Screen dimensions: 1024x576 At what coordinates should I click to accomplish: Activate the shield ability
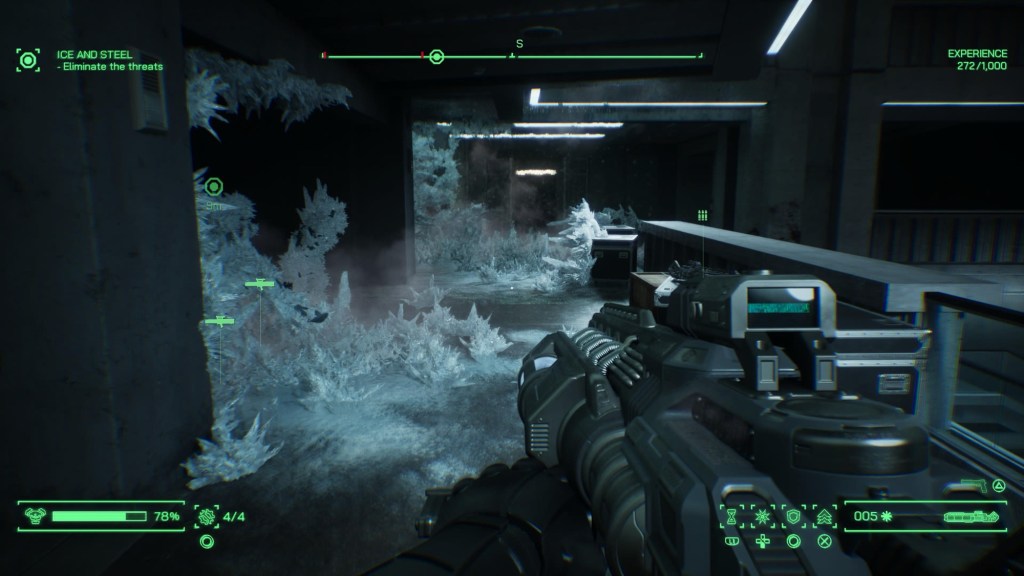coord(793,516)
